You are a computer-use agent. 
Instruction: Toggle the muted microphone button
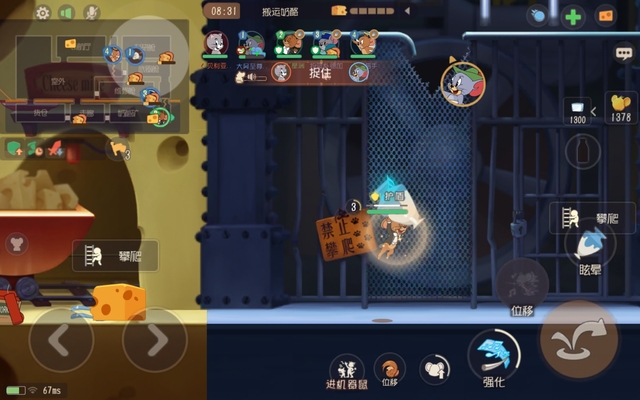91,13
